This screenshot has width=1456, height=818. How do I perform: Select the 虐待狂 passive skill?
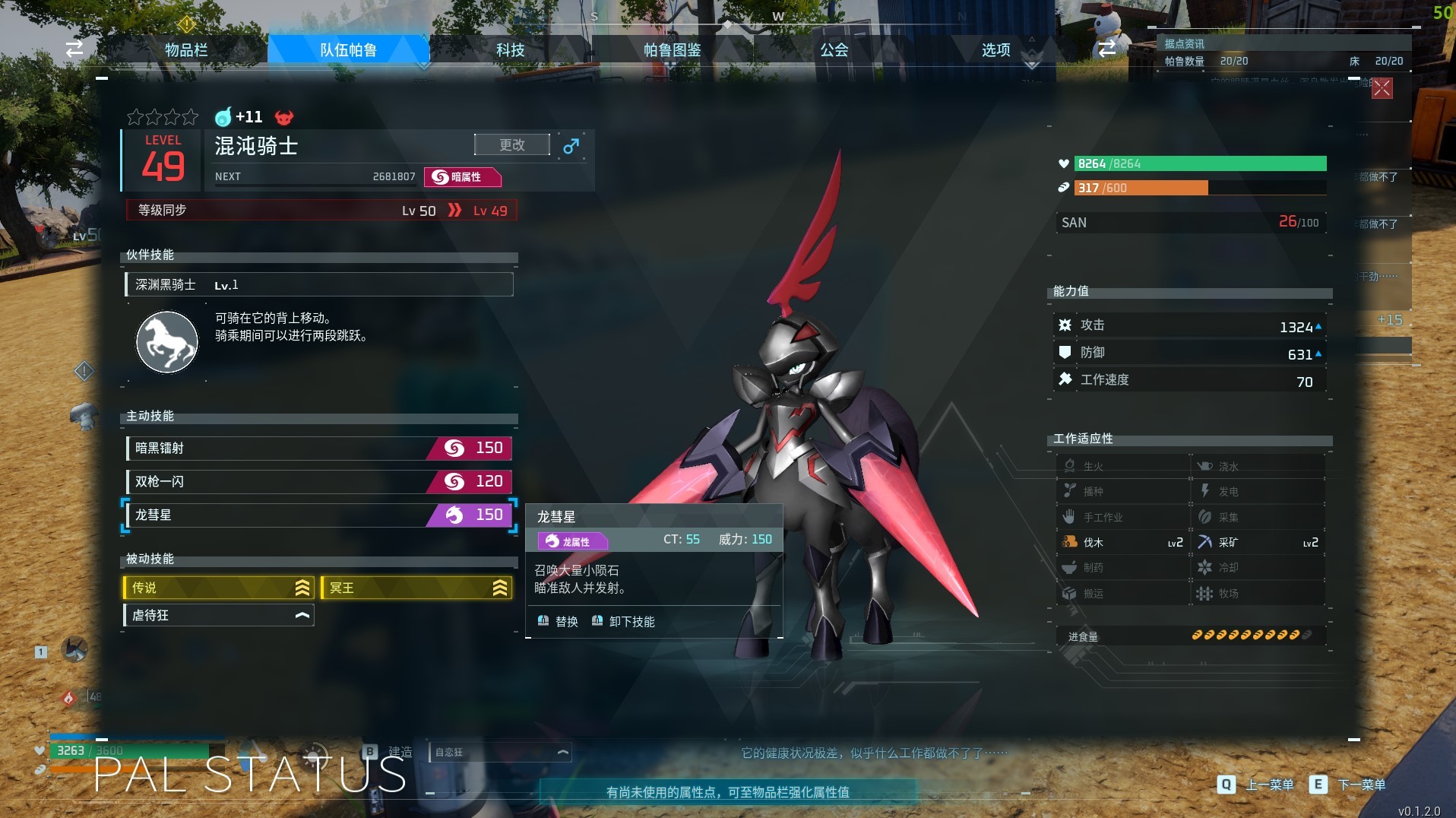coord(218,615)
